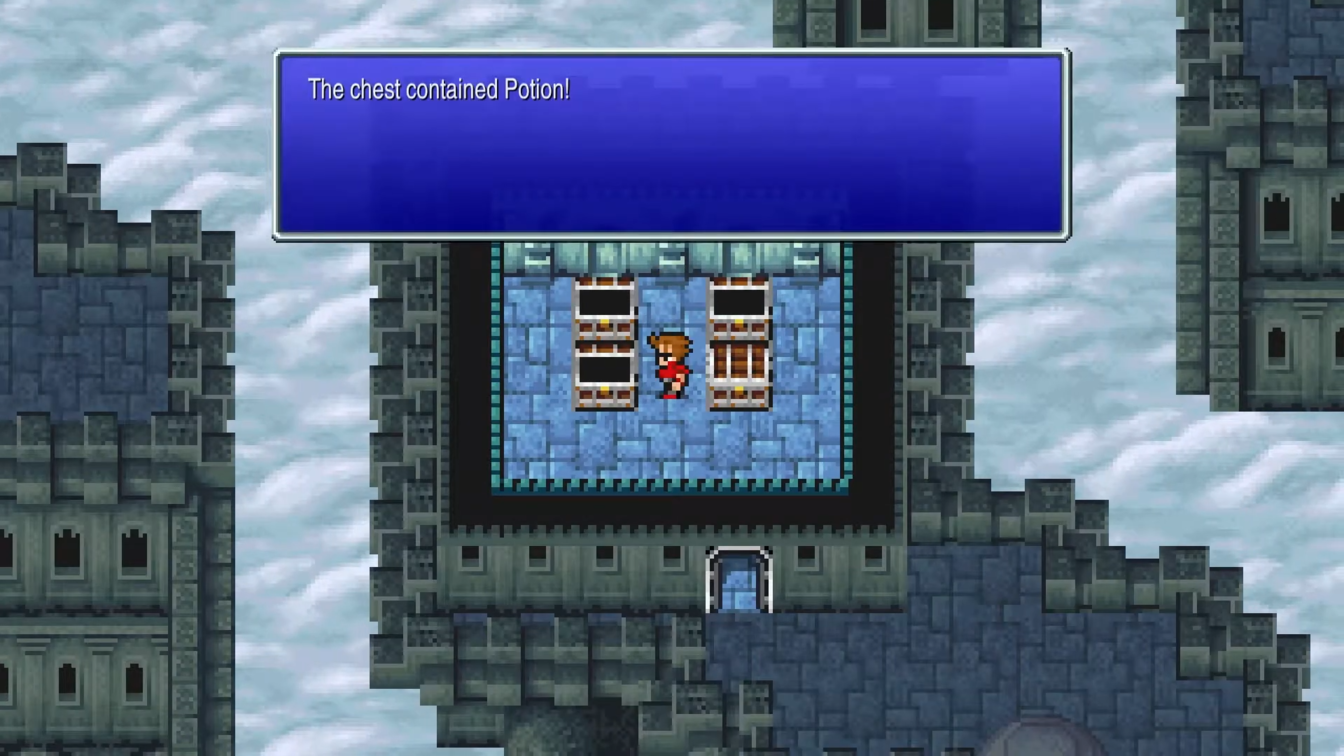1344x756 pixels.
Task: Click the castle doorway below the treasure room
Action: coord(737,577)
